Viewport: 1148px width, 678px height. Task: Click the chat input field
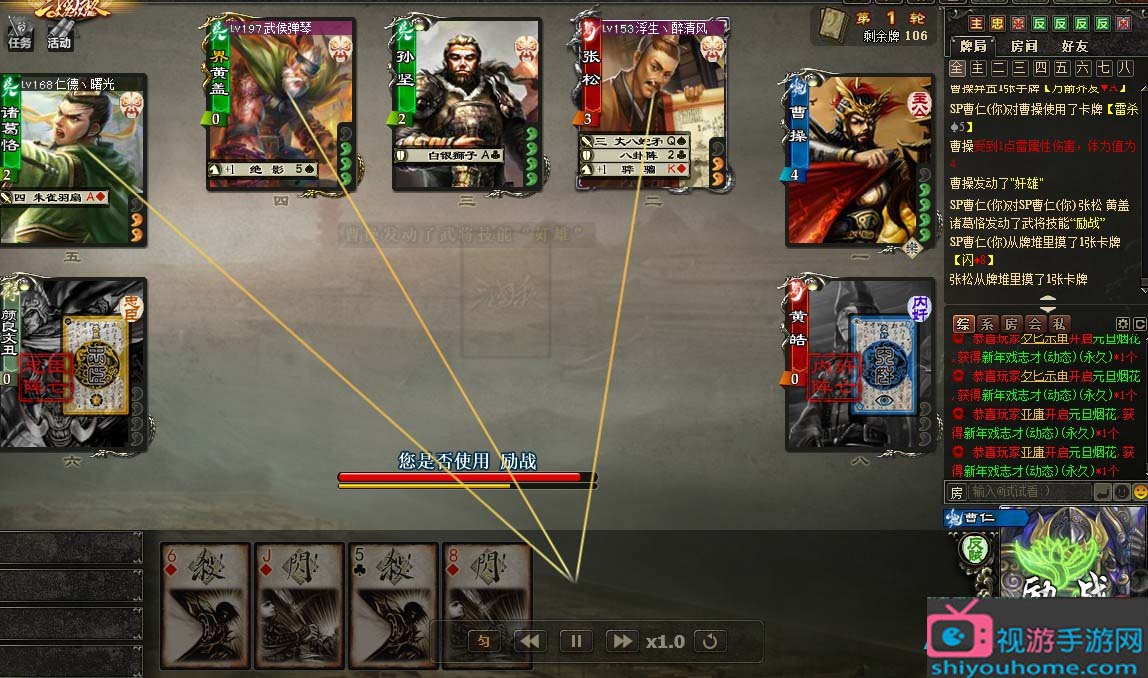tap(1028, 492)
